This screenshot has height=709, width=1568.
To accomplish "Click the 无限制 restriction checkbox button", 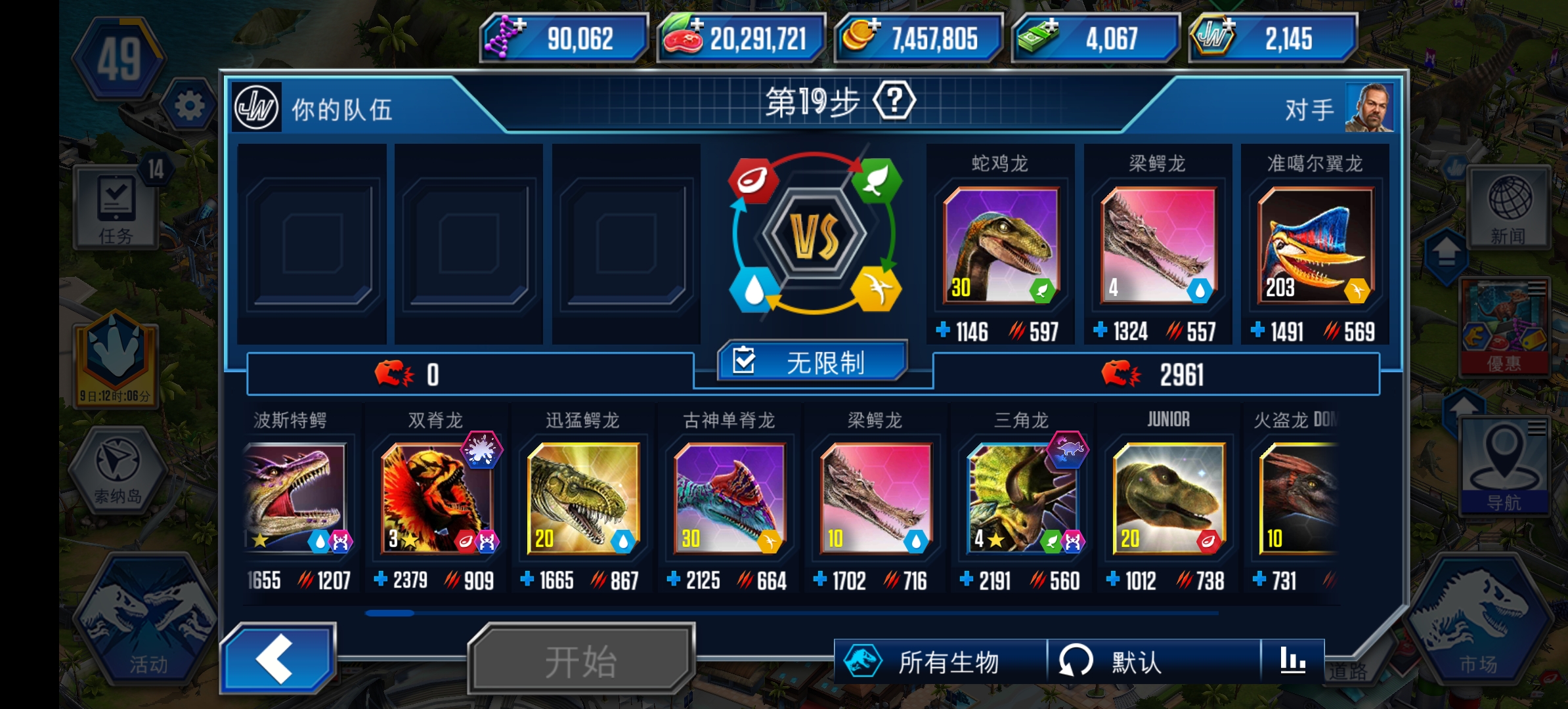I will (x=814, y=360).
